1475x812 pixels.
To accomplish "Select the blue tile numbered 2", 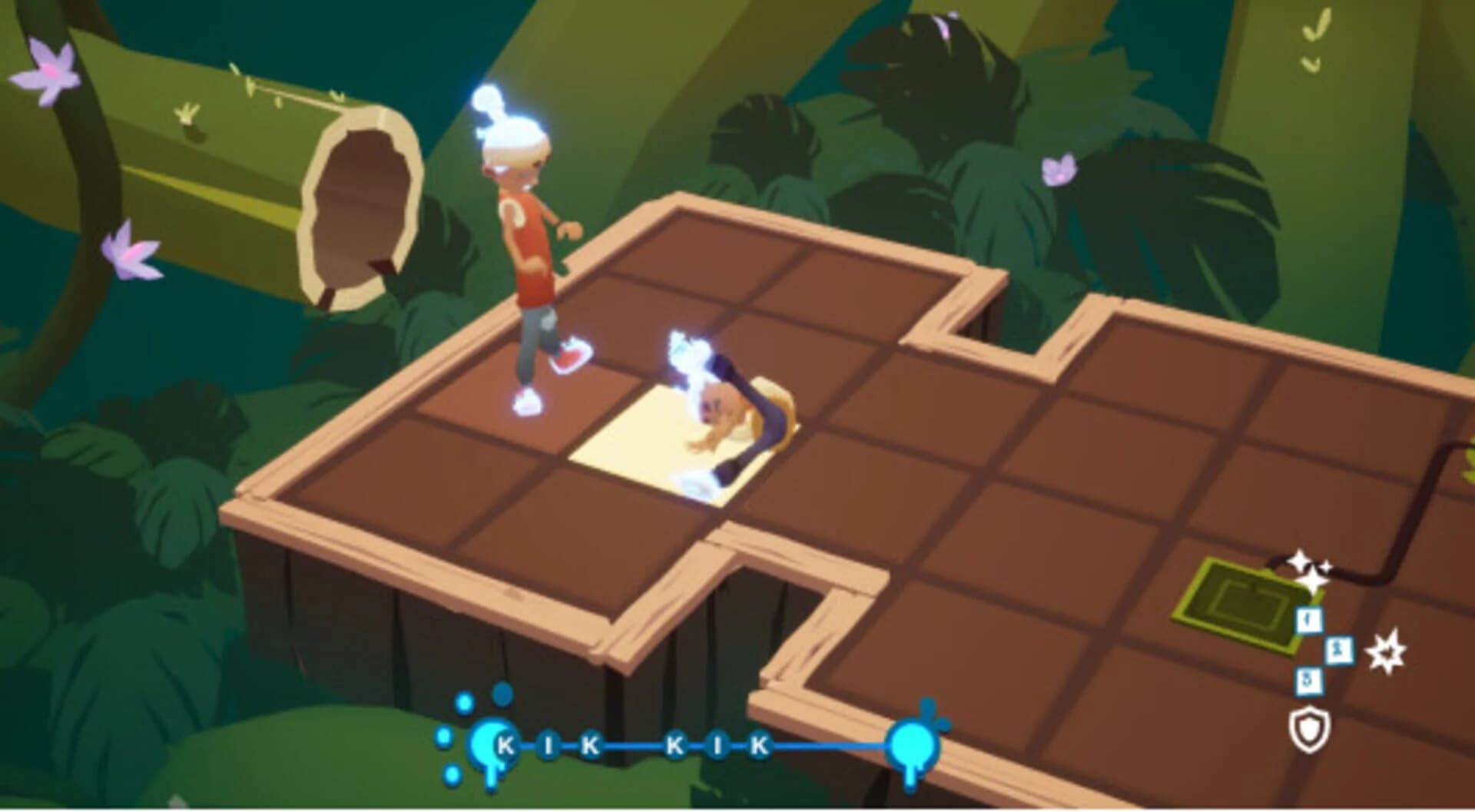I will [x=1339, y=651].
